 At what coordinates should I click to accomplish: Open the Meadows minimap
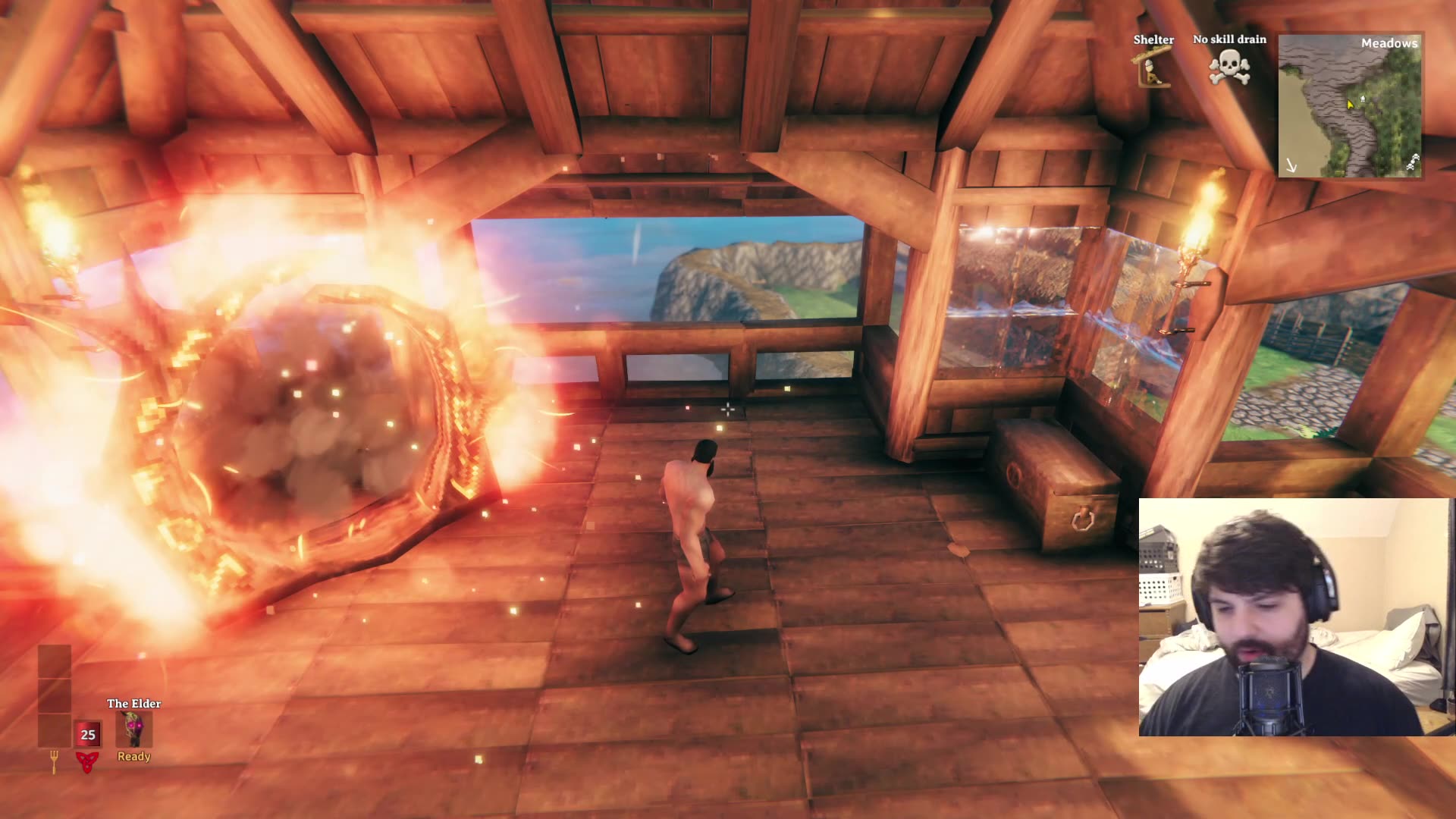(x=1350, y=106)
